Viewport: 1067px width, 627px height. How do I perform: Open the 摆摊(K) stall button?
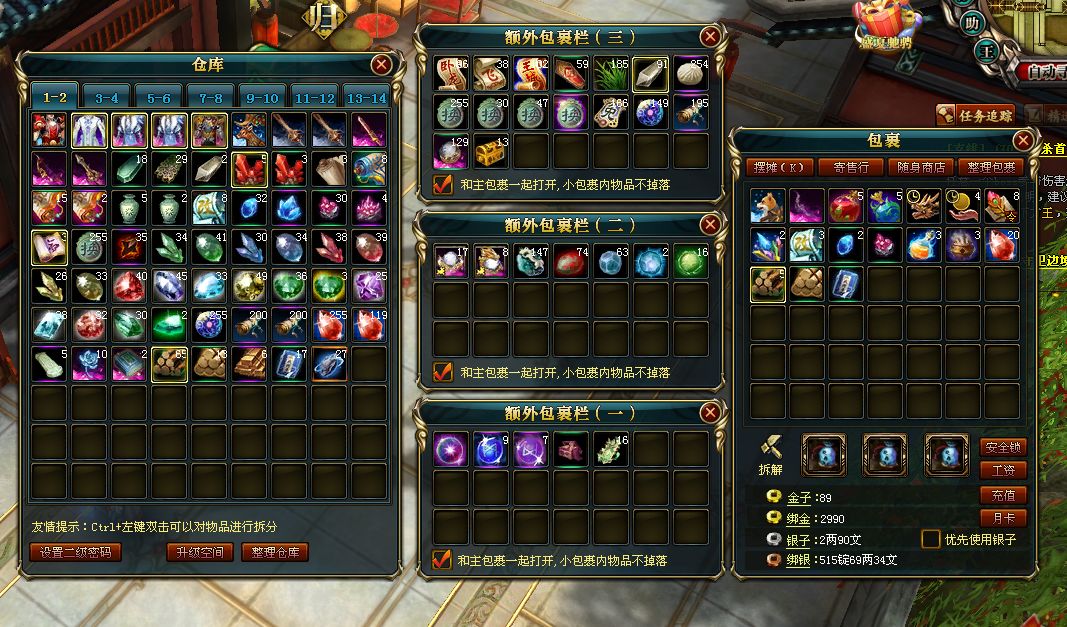(780, 167)
